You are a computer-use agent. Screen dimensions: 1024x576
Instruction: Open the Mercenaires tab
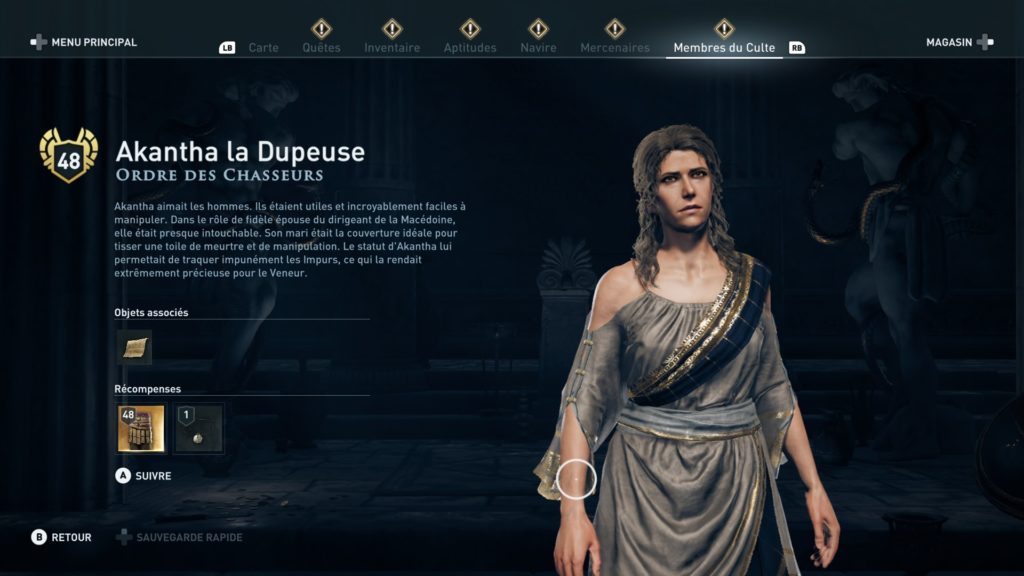(614, 47)
